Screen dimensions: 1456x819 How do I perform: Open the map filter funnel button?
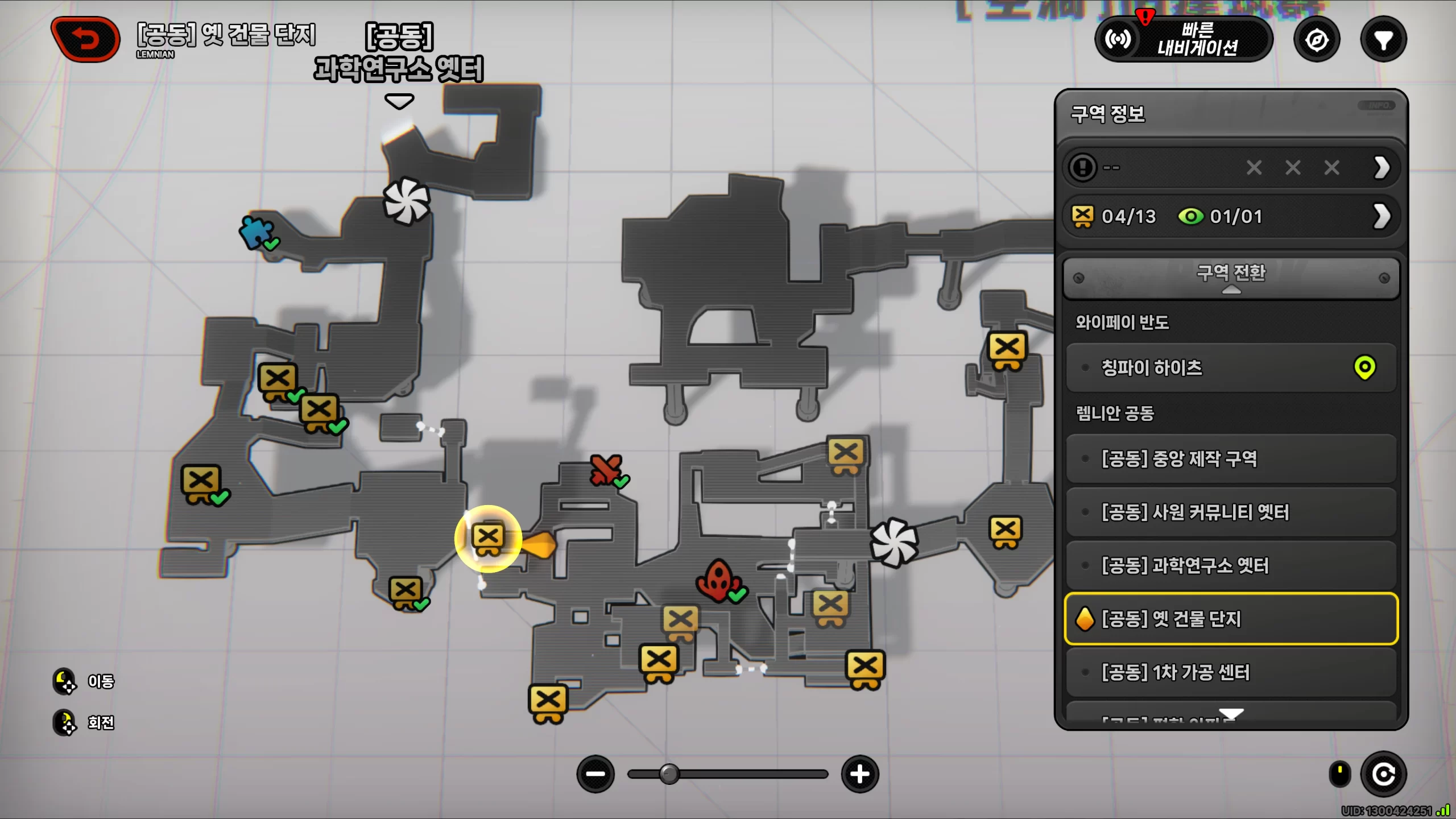point(1383,40)
